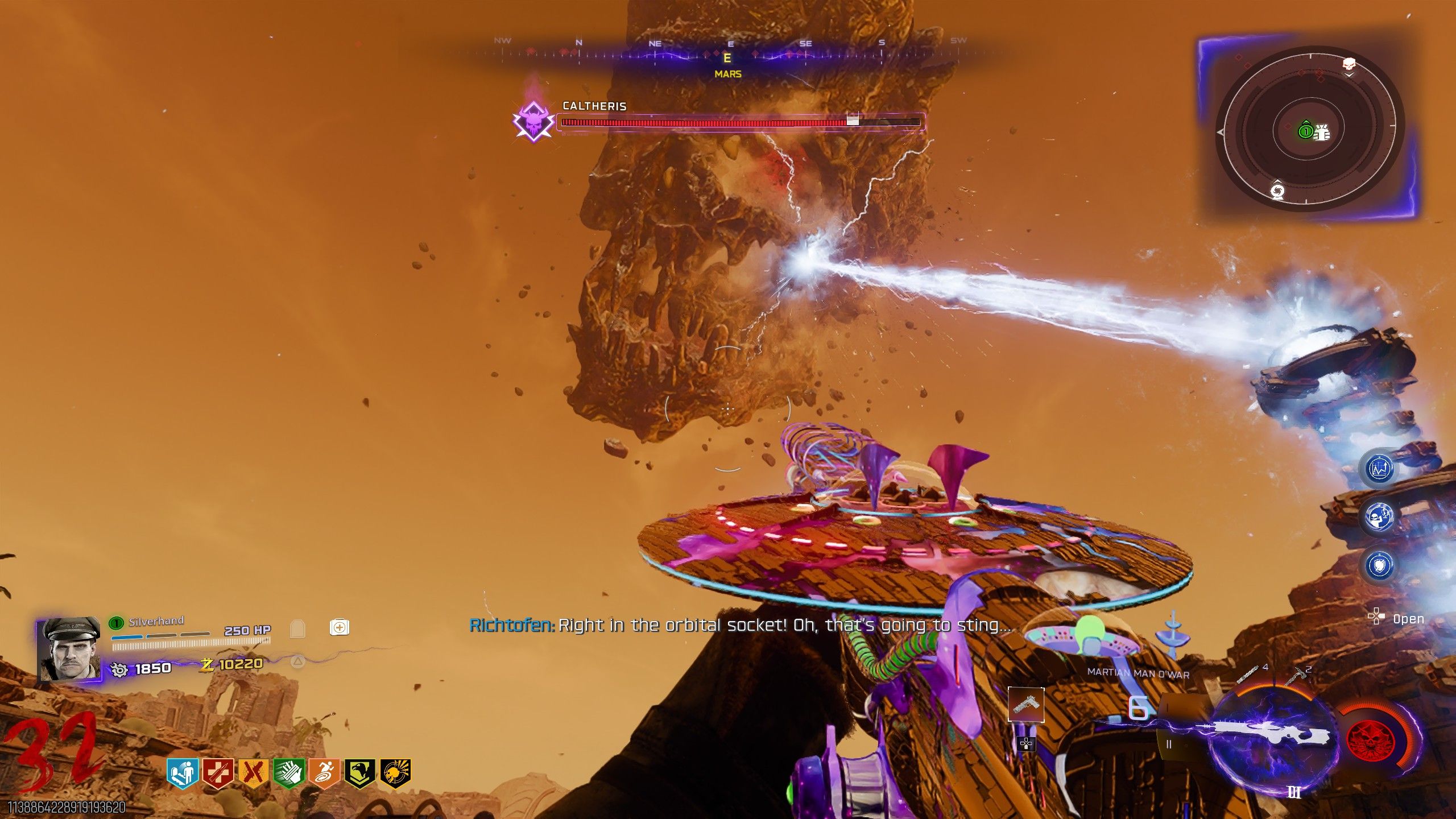
Task: Select the blue chart-arrow gobblegum icon
Action: [x=1379, y=469]
